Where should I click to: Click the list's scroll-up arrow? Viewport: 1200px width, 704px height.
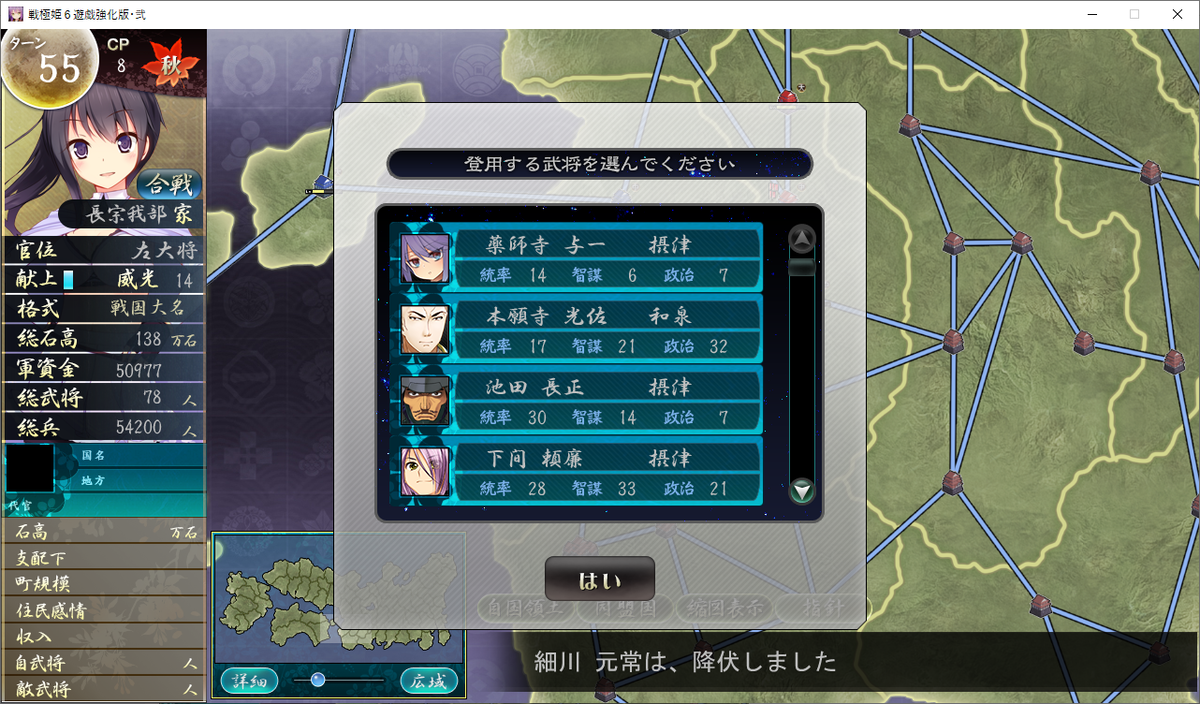pos(802,239)
